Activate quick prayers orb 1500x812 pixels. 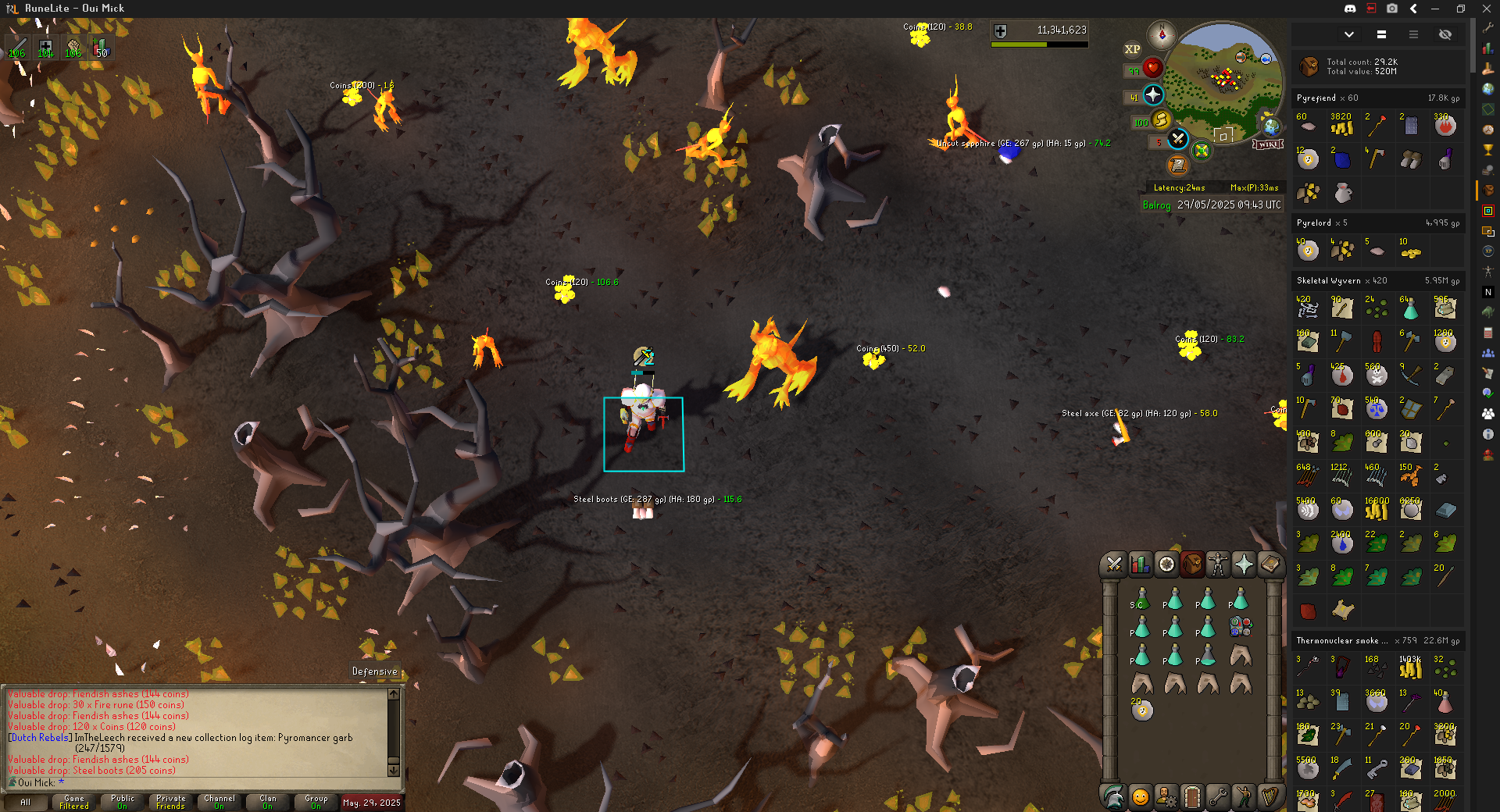tap(1153, 95)
